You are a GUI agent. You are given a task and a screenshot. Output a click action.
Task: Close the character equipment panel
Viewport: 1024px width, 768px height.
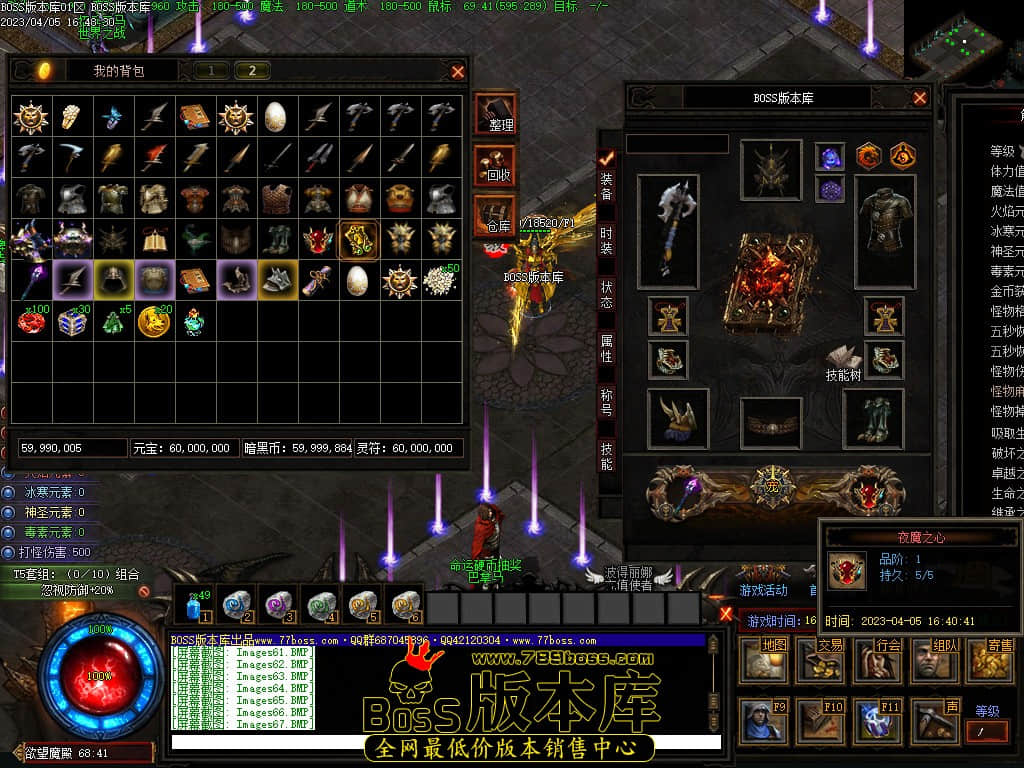click(920, 98)
